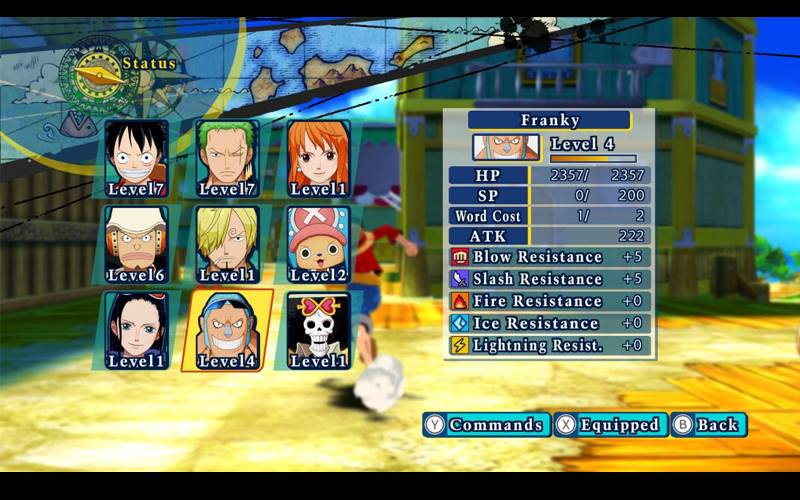Pick Robin's character portrait
Image resolution: width=800 pixels, height=500 pixels.
[x=137, y=330]
